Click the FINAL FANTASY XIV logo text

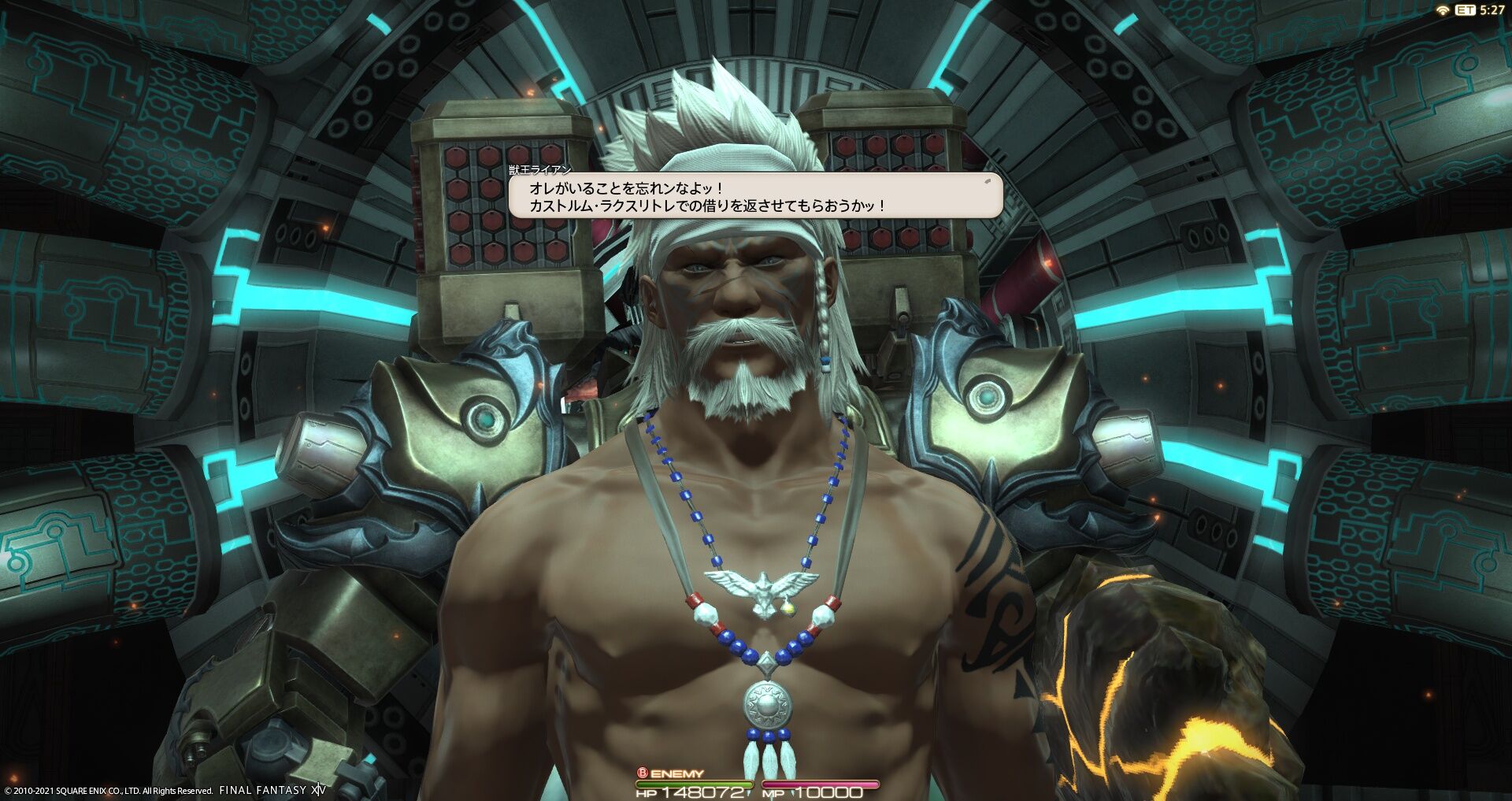[x=271, y=789]
